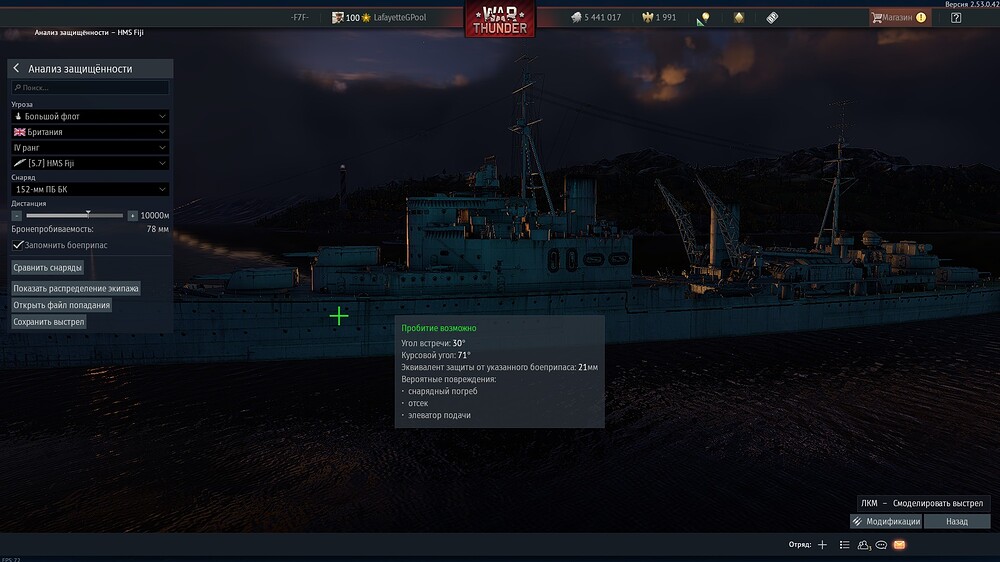Open the HMS Fiji vehicle dropdown
The height and width of the screenshot is (562, 1000).
[x=90, y=163]
